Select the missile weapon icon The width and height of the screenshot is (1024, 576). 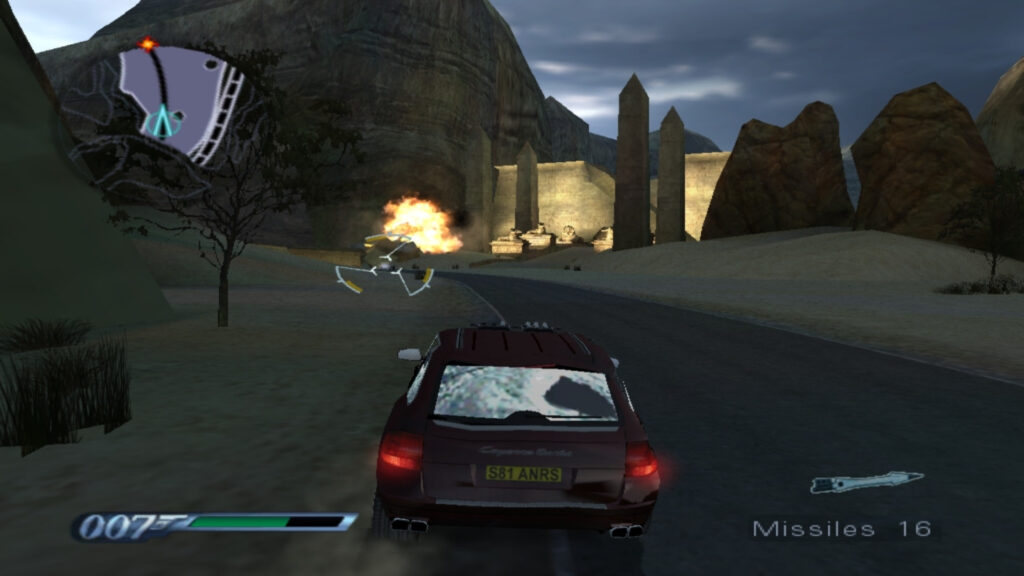tap(865, 483)
